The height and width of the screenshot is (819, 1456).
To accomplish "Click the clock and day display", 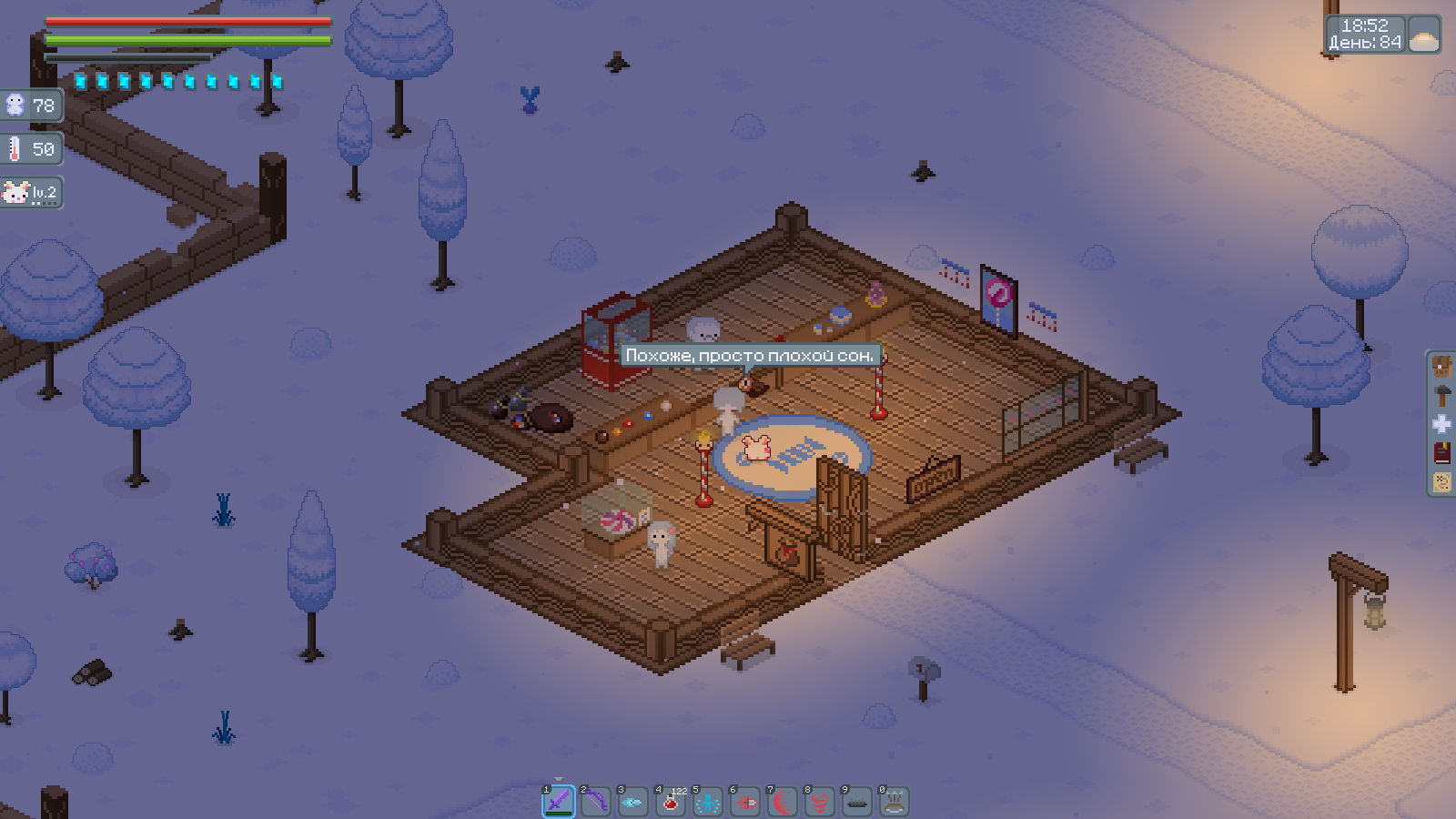I will [1365, 35].
